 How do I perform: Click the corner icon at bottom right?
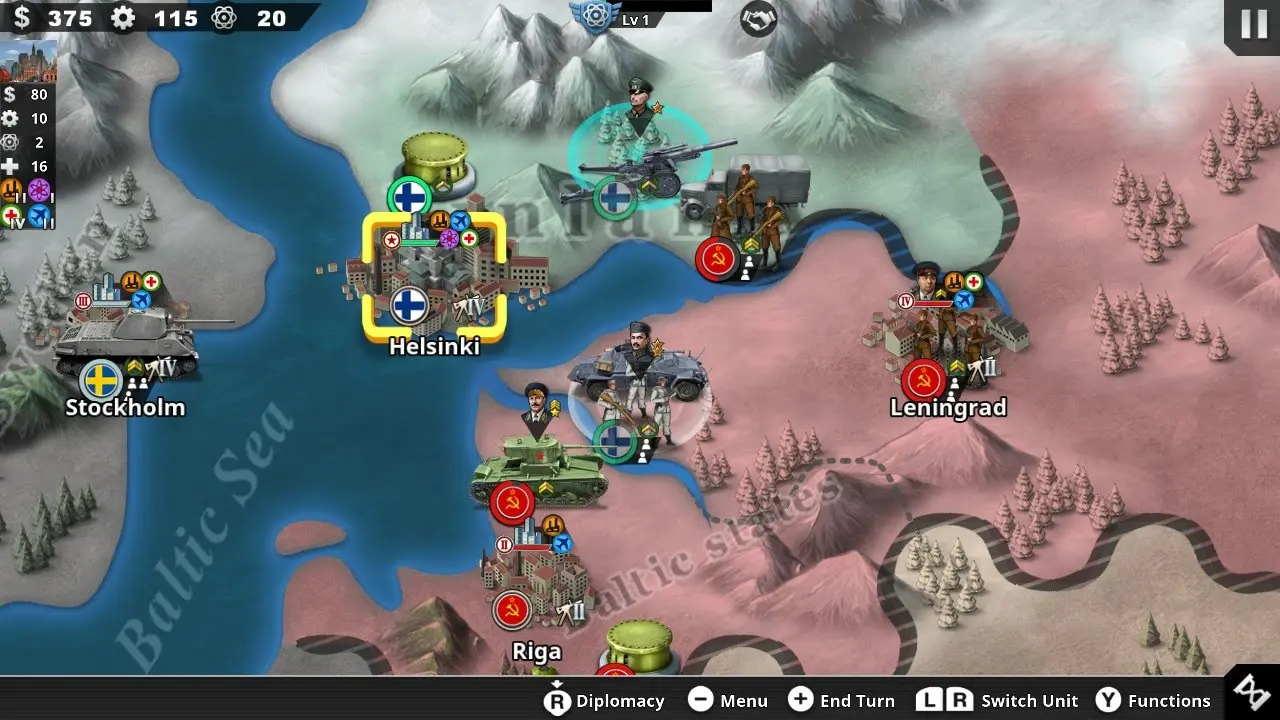[x=1251, y=692]
